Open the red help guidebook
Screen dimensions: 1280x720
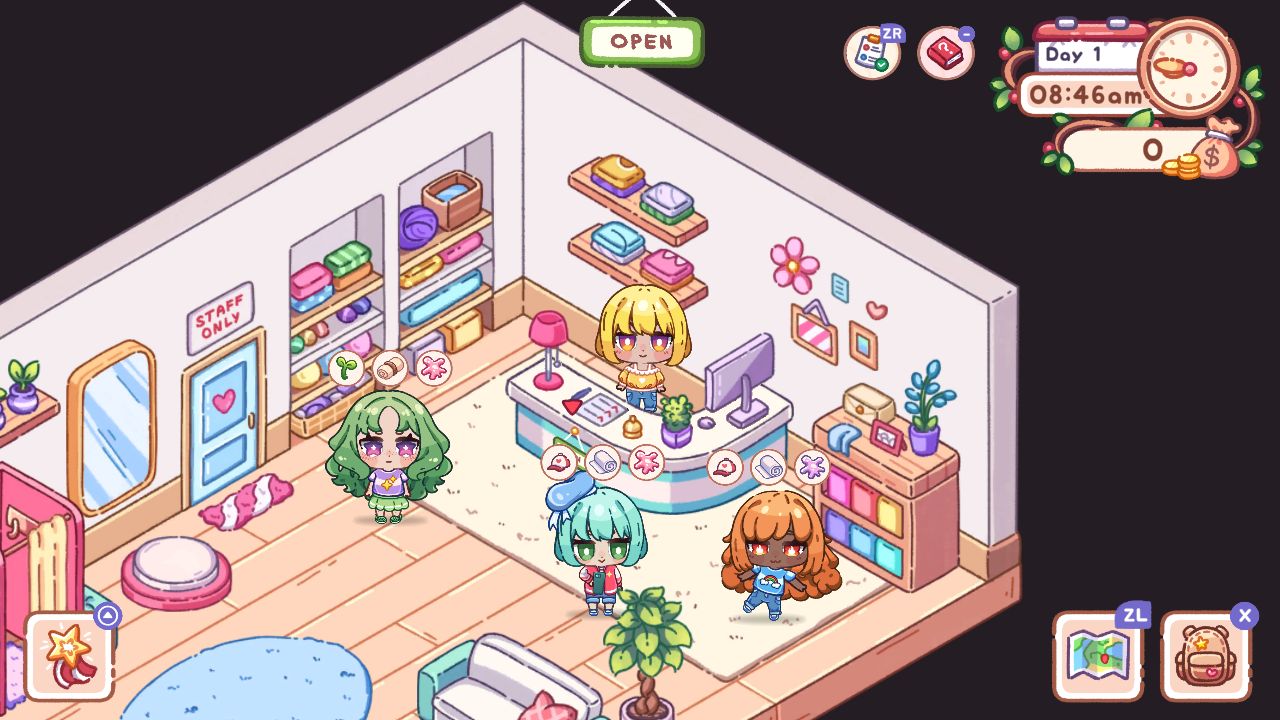943,55
